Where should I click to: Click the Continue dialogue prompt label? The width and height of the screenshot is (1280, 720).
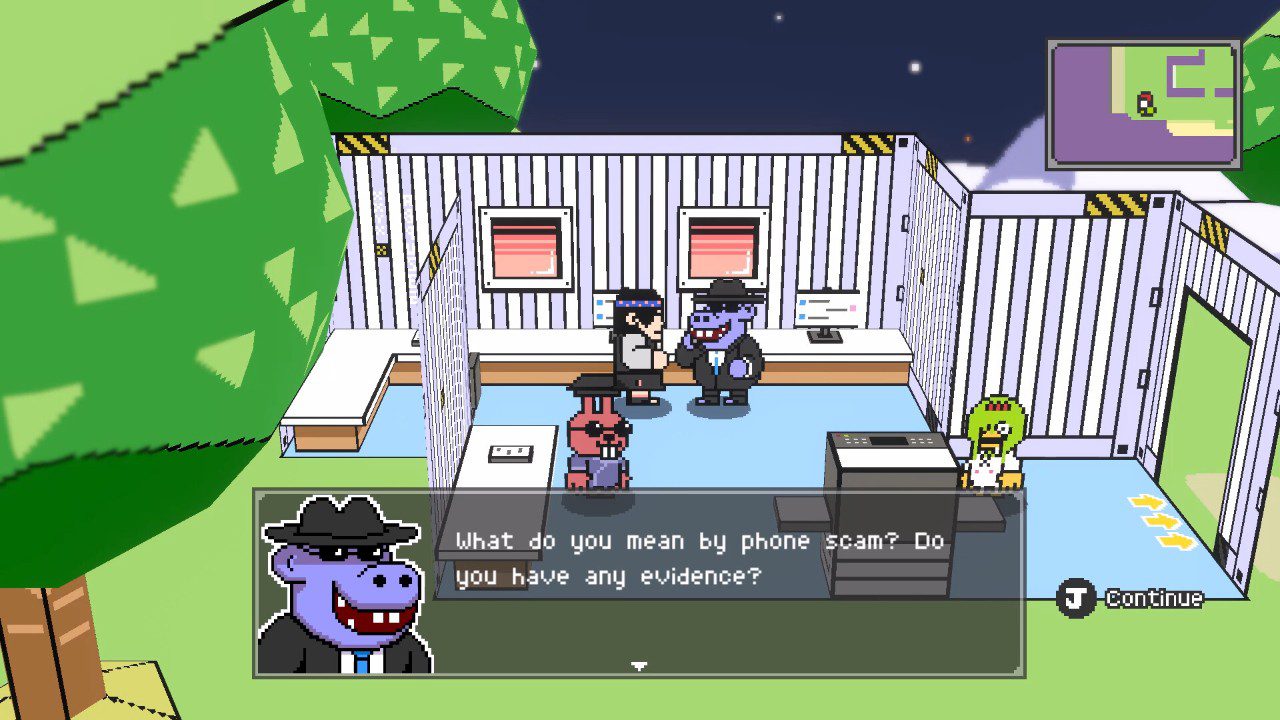pos(1153,598)
